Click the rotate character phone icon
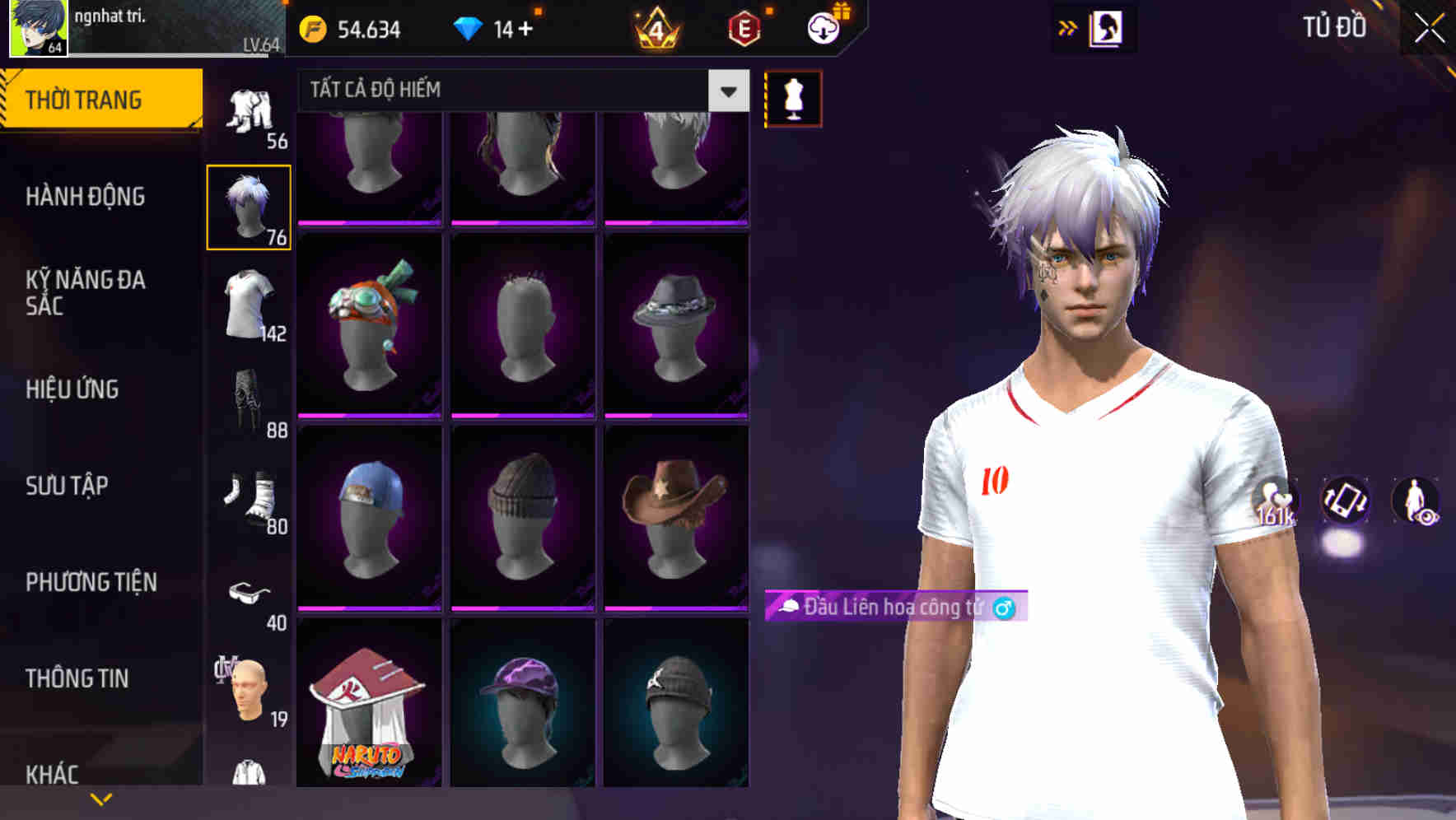The image size is (1456, 820). [1346, 502]
